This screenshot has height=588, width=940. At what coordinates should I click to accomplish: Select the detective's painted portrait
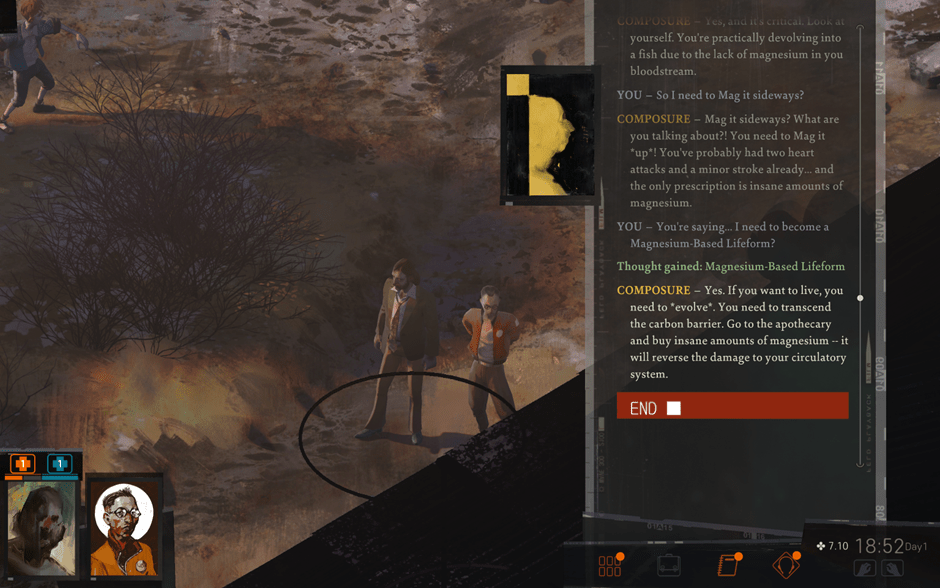[42, 529]
